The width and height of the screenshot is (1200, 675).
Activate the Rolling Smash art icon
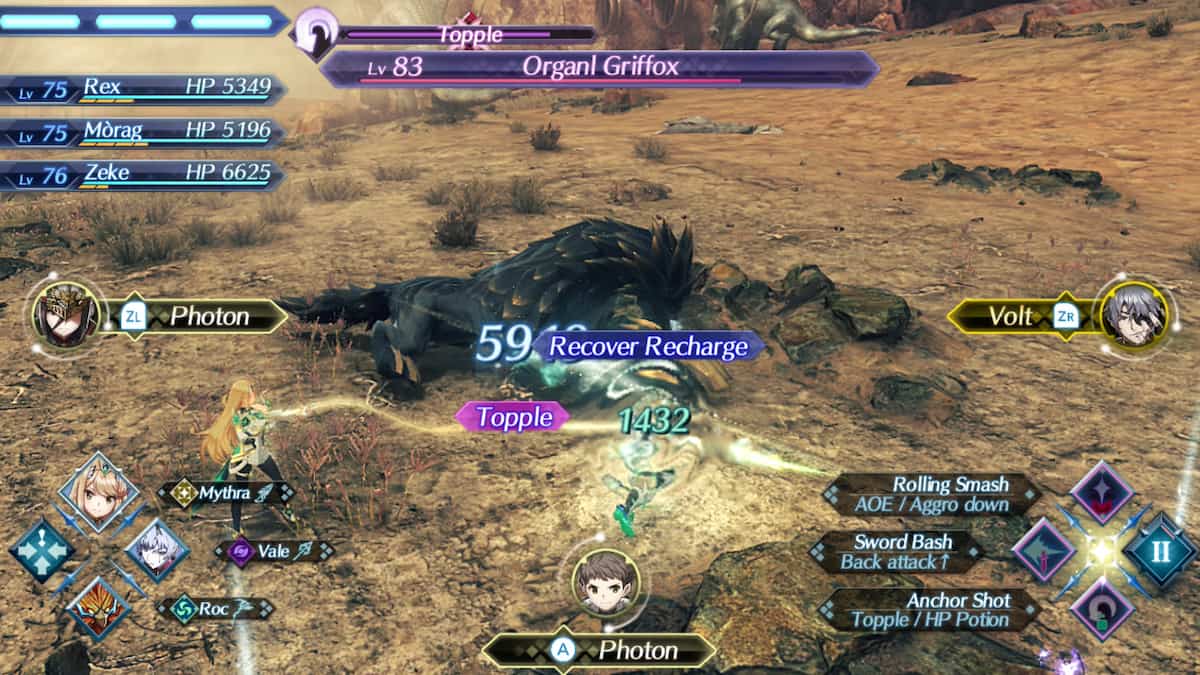[x=1102, y=492]
